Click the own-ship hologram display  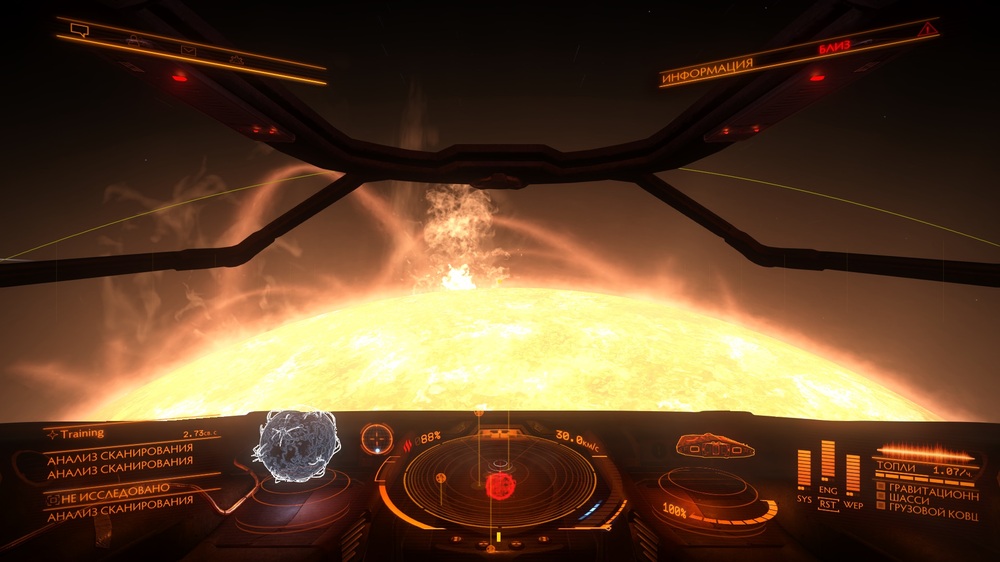coord(714,445)
